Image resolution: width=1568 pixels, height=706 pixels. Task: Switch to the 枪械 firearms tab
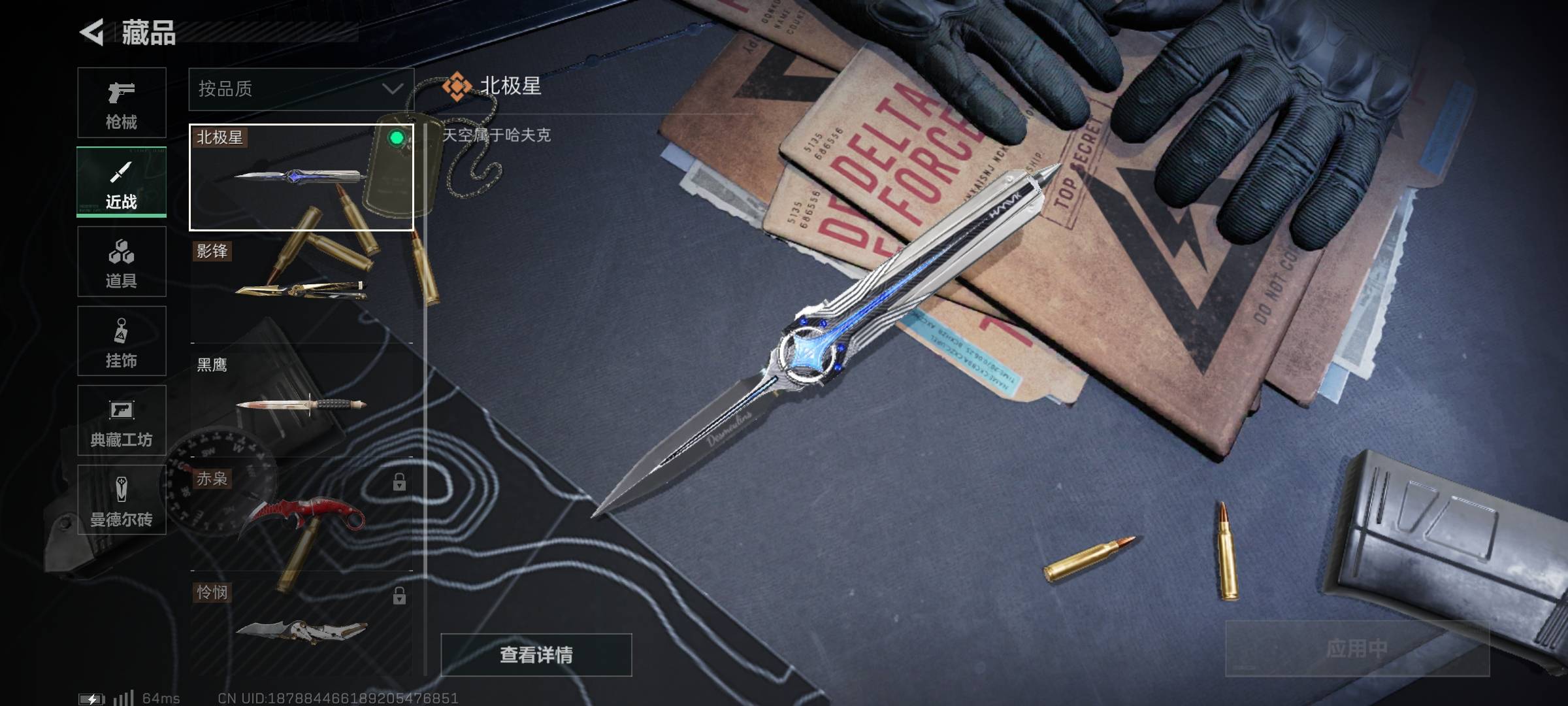122,103
